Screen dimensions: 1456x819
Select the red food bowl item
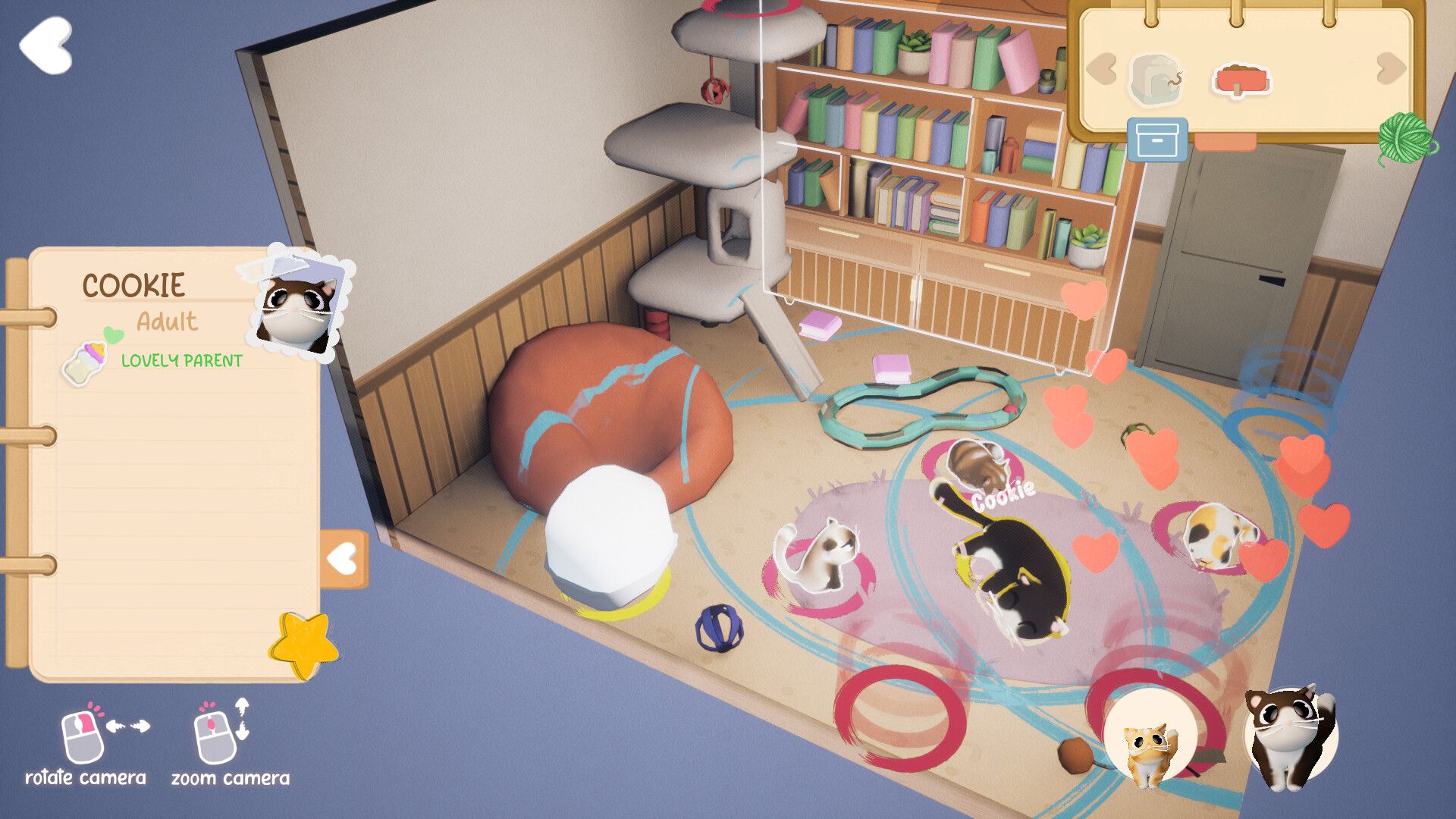1241,79
